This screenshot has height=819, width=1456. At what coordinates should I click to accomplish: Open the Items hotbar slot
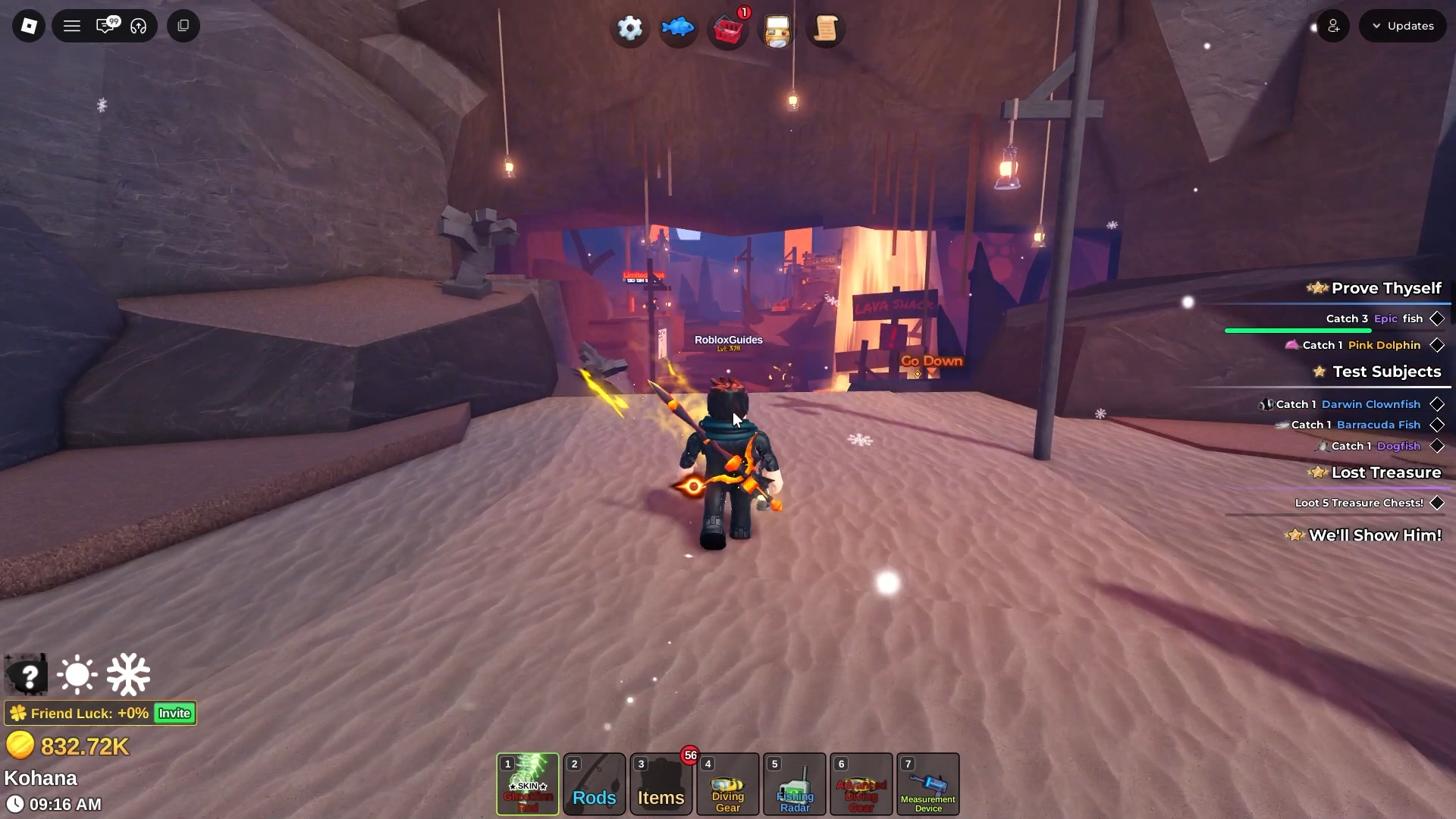(661, 784)
